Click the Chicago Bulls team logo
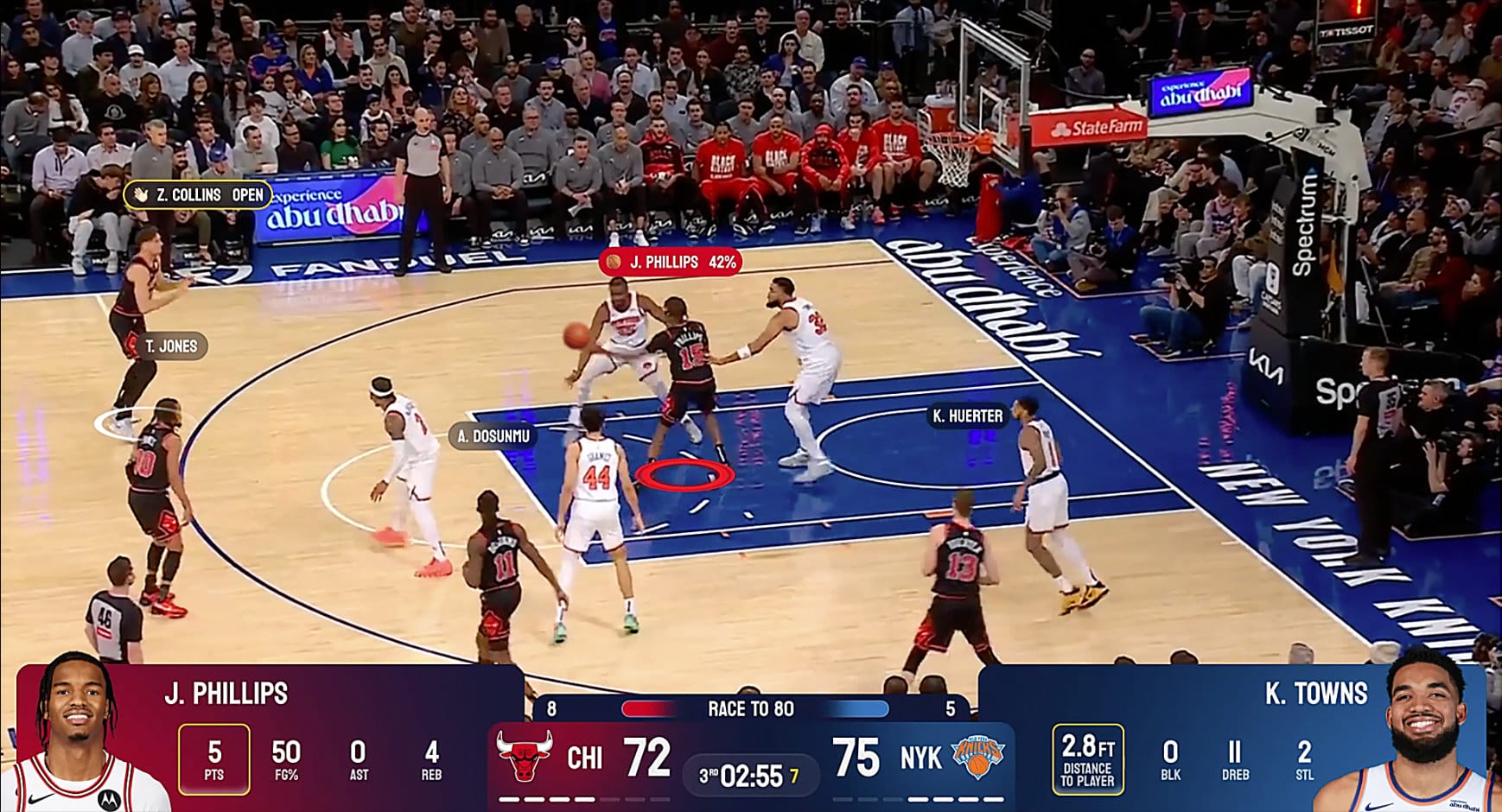Image resolution: width=1502 pixels, height=812 pixels. click(x=525, y=756)
